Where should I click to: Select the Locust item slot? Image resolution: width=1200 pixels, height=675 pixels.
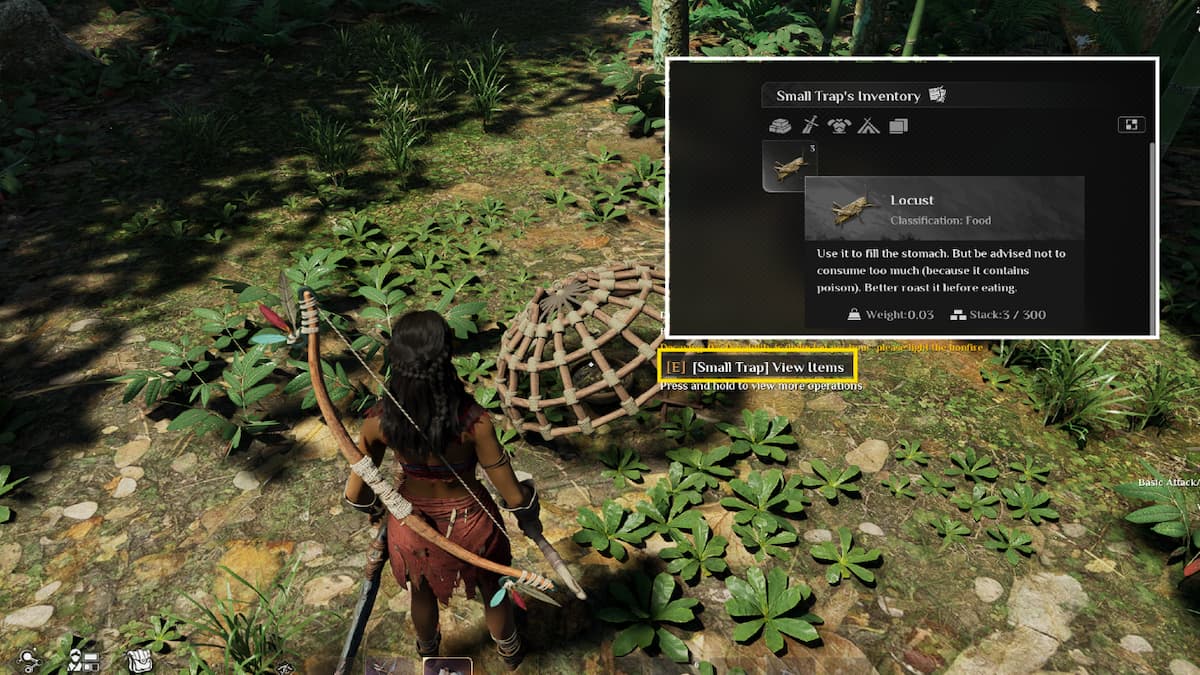point(789,165)
